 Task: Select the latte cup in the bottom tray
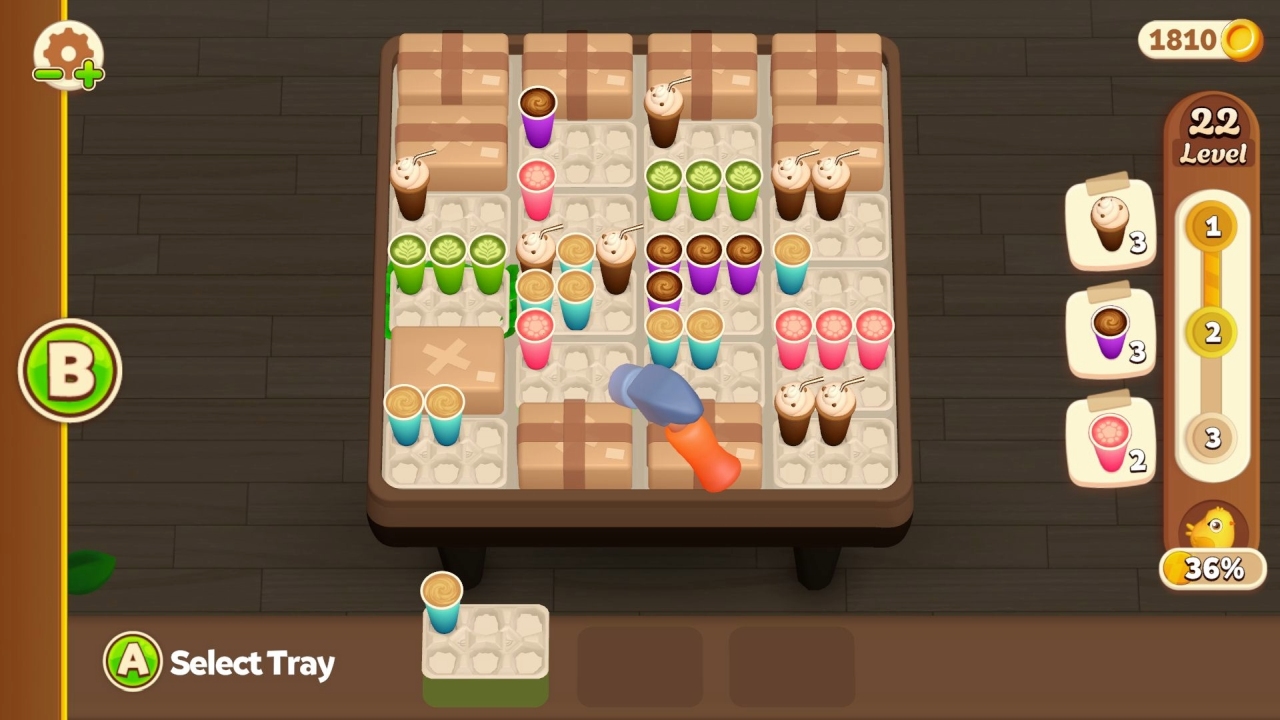point(442,598)
